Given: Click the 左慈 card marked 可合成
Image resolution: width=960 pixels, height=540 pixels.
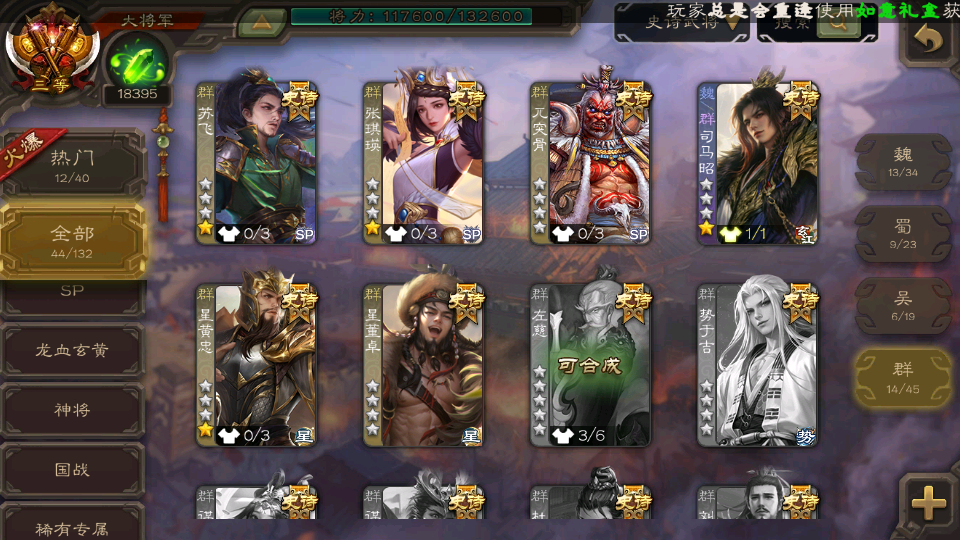Looking at the screenshot, I should click(591, 364).
